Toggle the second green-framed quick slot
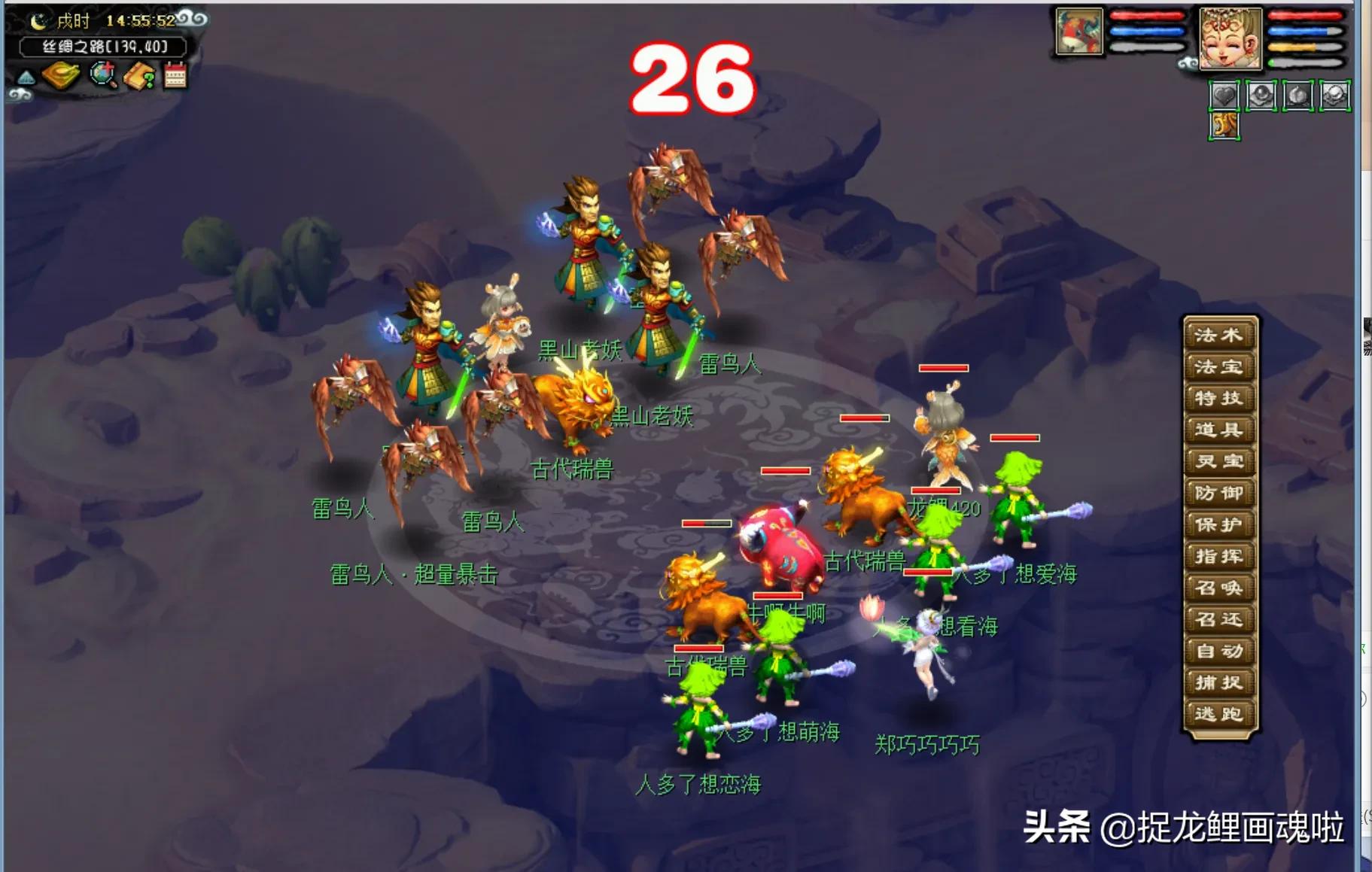Screen dimensions: 1372x872 tap(1262, 96)
